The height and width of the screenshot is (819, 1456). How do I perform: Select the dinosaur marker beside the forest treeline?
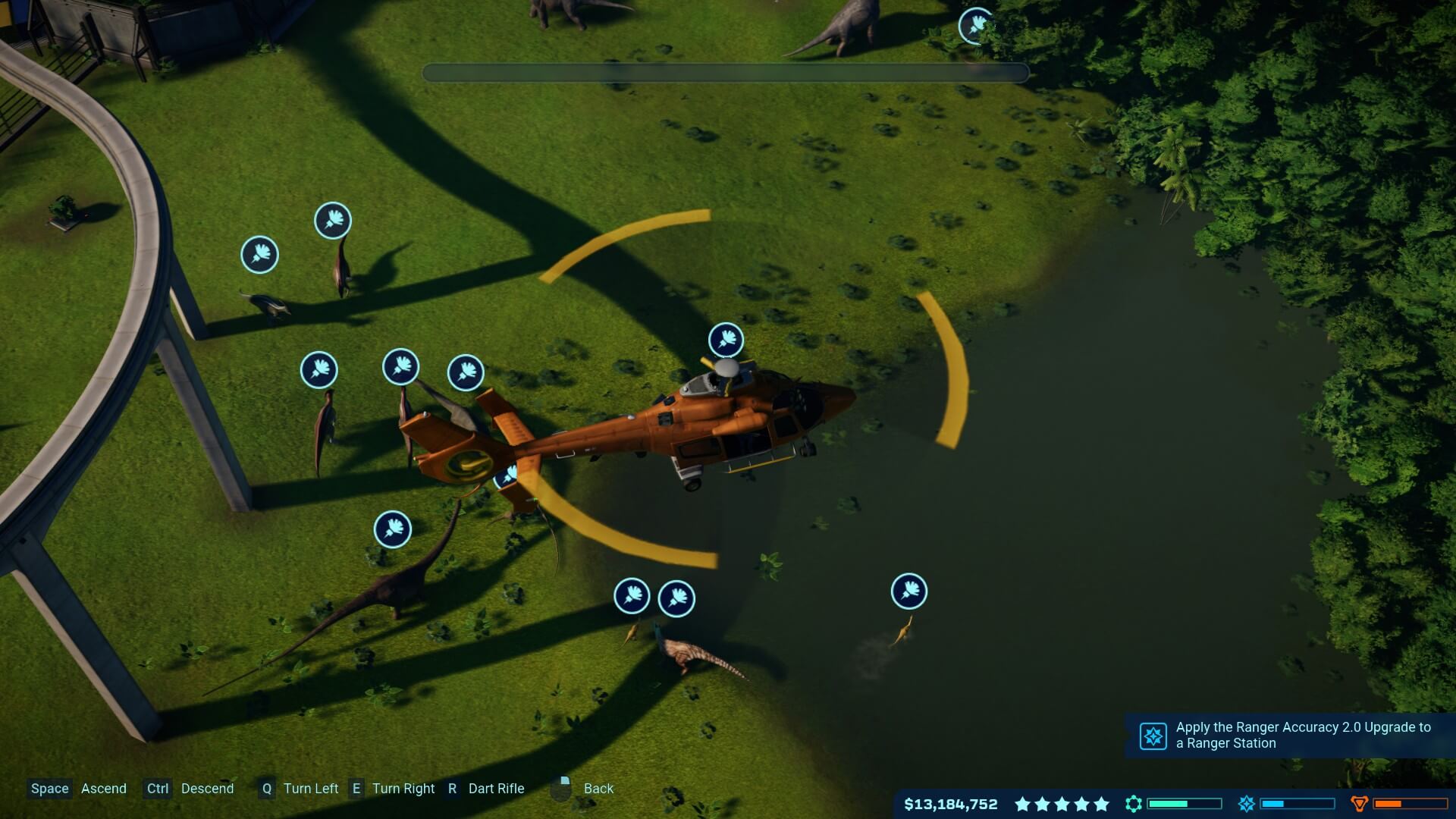976,26
